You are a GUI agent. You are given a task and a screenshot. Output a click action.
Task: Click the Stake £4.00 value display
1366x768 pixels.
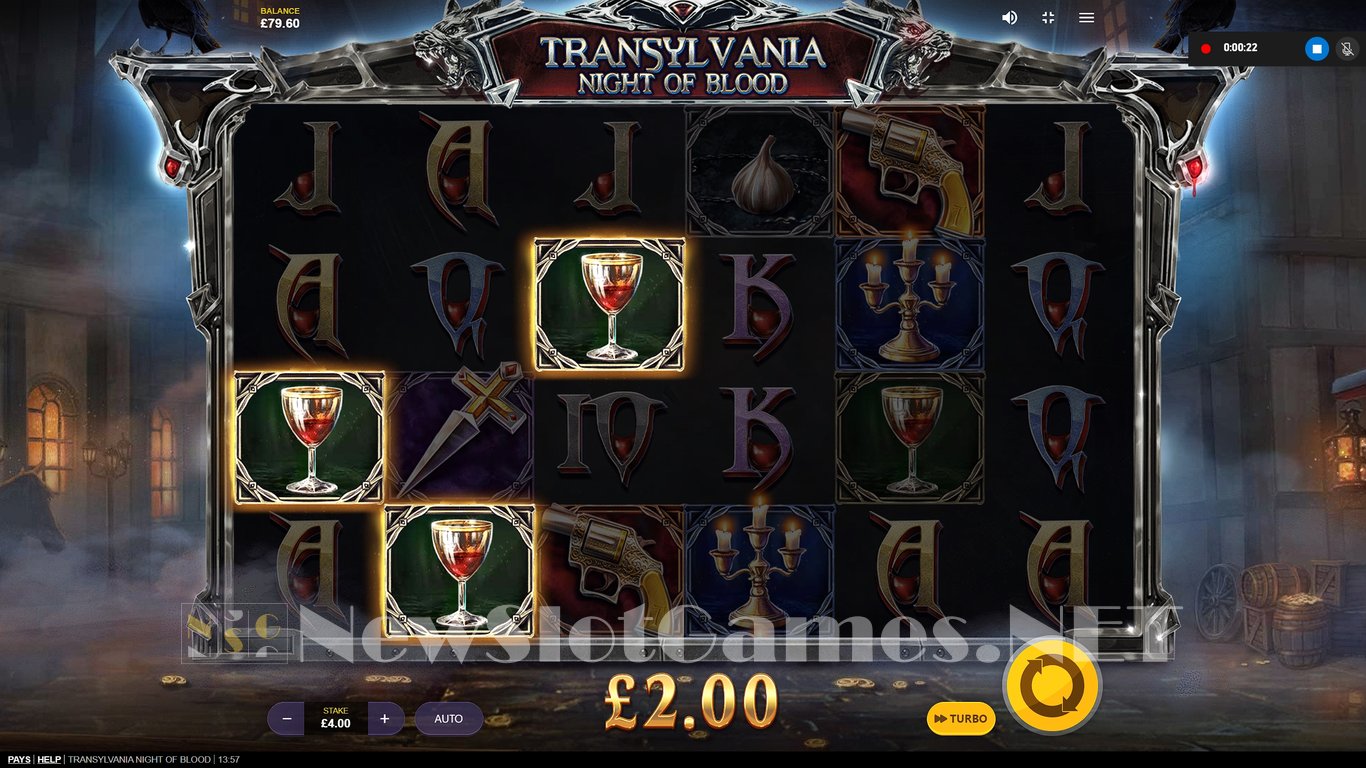pyautogui.click(x=336, y=718)
